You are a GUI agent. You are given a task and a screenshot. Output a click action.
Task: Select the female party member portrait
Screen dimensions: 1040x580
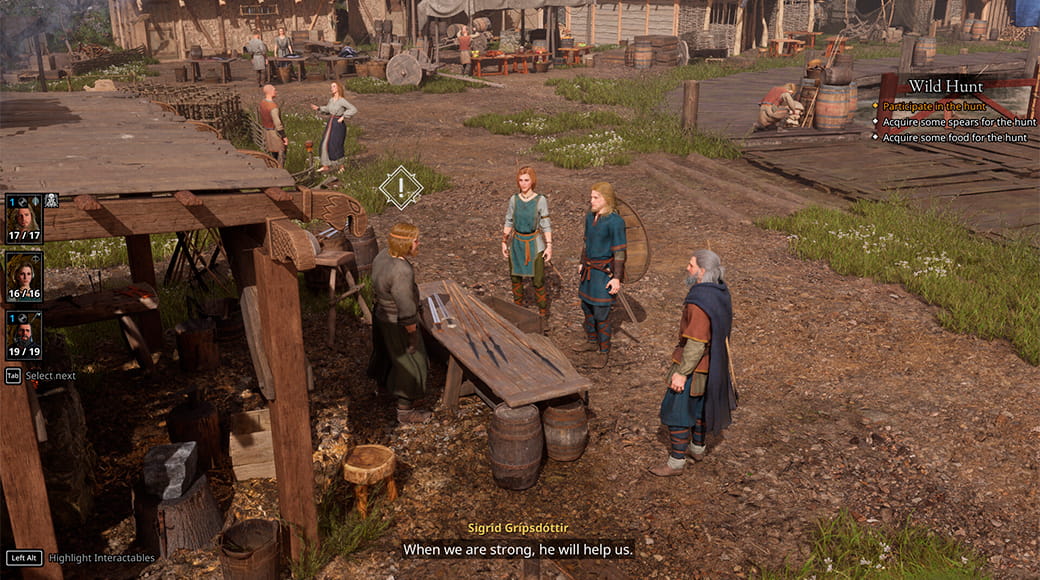[x=24, y=272]
